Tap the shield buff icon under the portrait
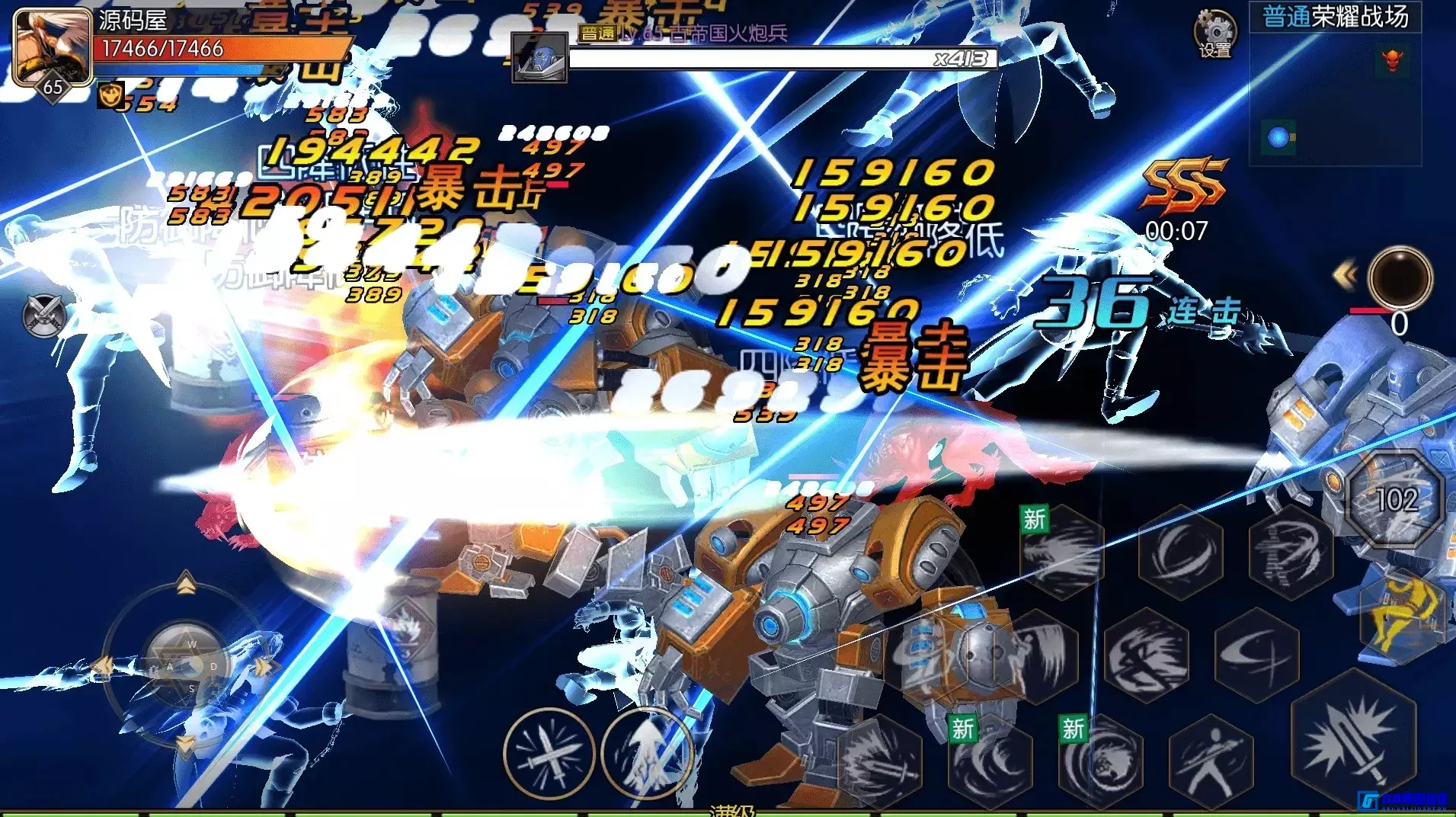 [x=110, y=95]
